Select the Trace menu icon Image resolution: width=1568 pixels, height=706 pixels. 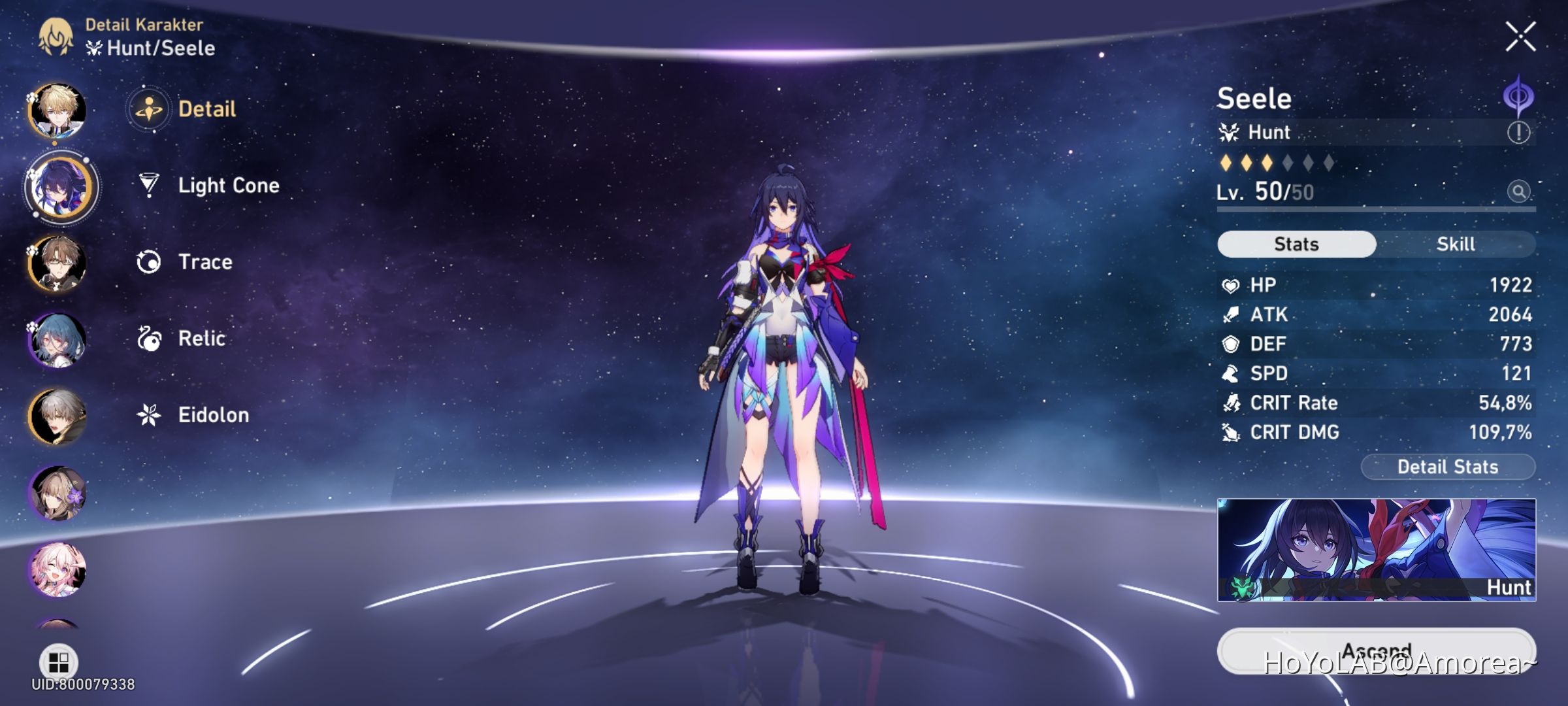pos(149,262)
